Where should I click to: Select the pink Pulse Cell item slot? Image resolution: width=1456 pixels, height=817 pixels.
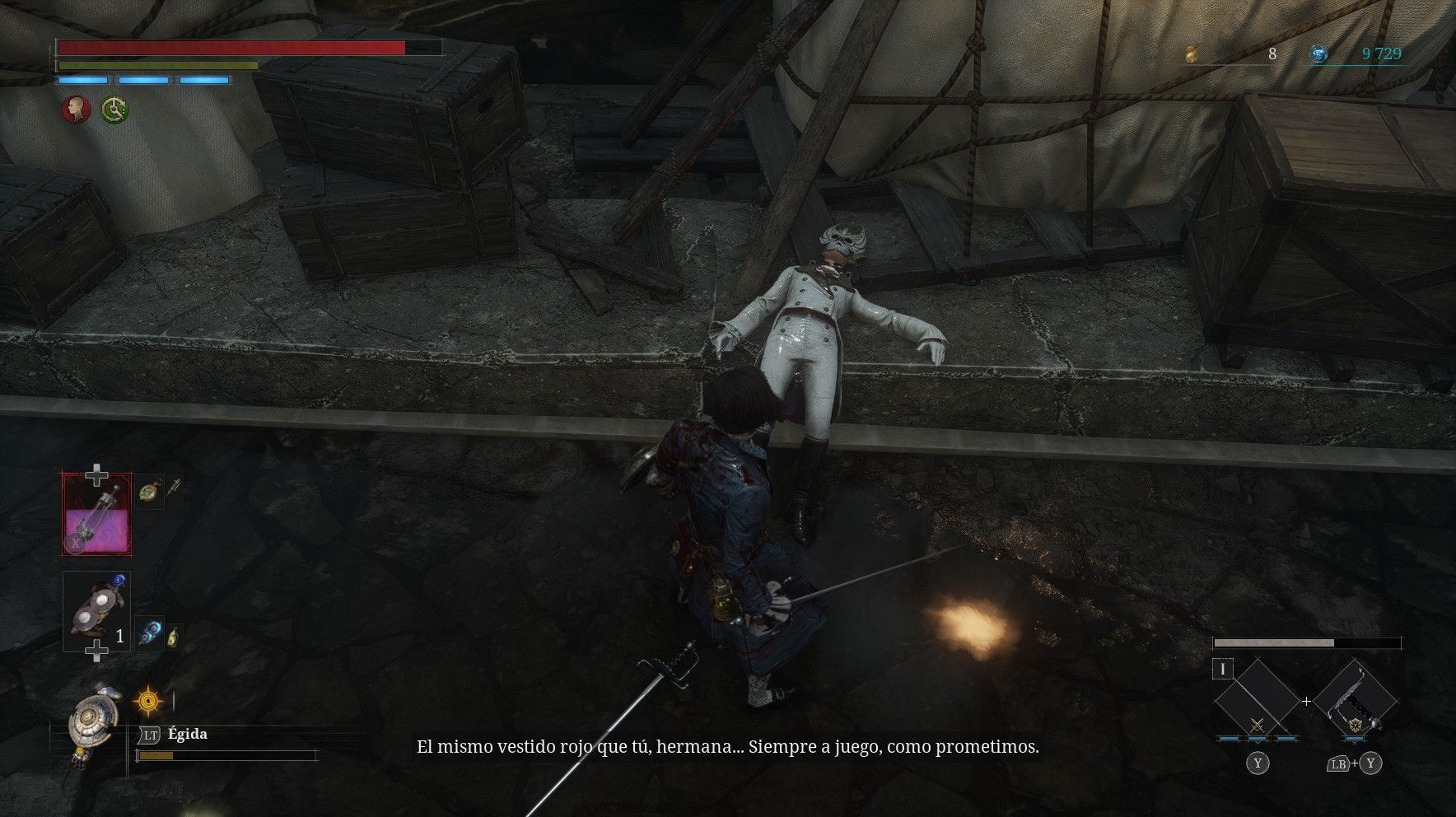97,512
